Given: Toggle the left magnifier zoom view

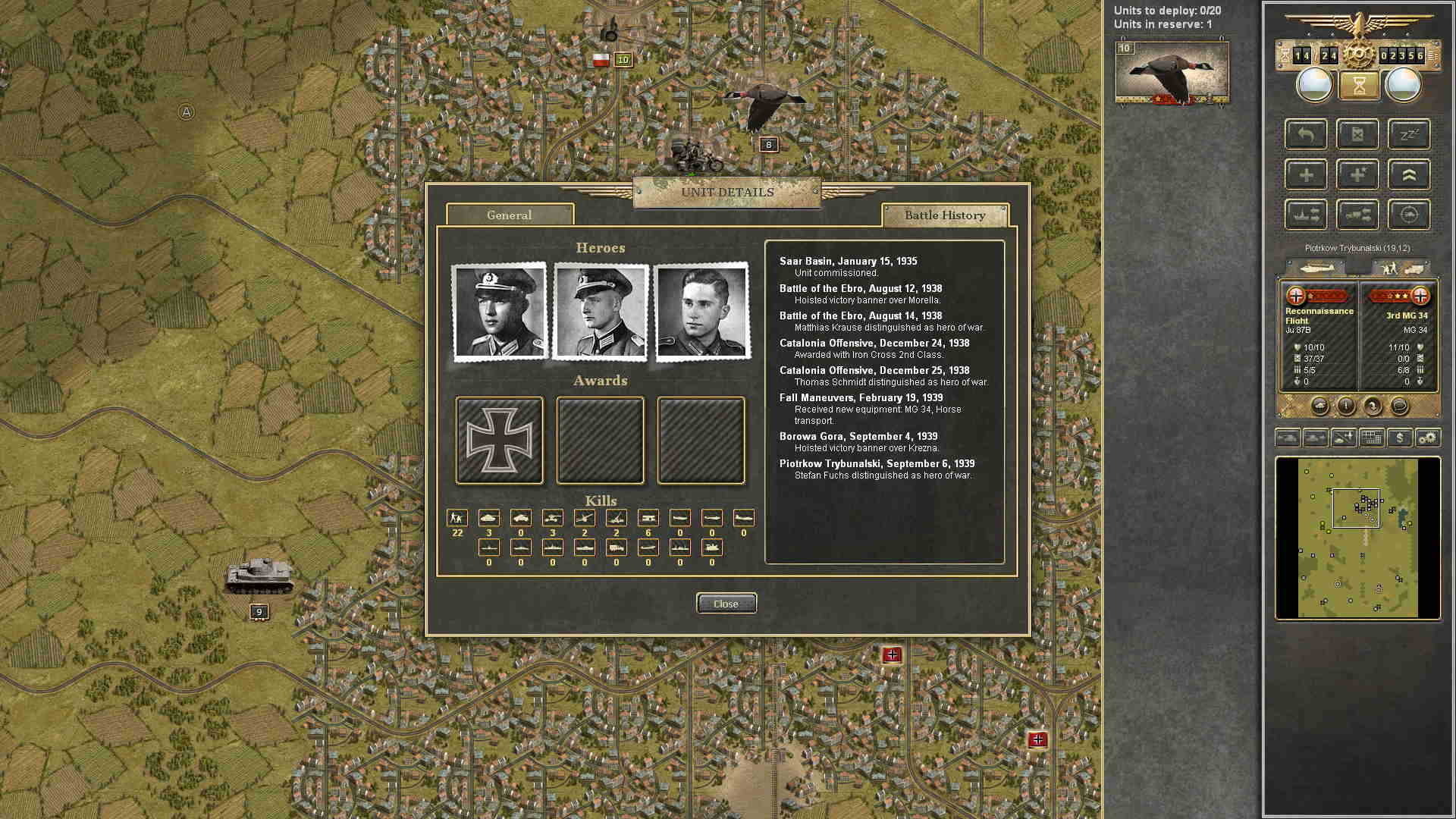Looking at the screenshot, I should (1313, 84).
